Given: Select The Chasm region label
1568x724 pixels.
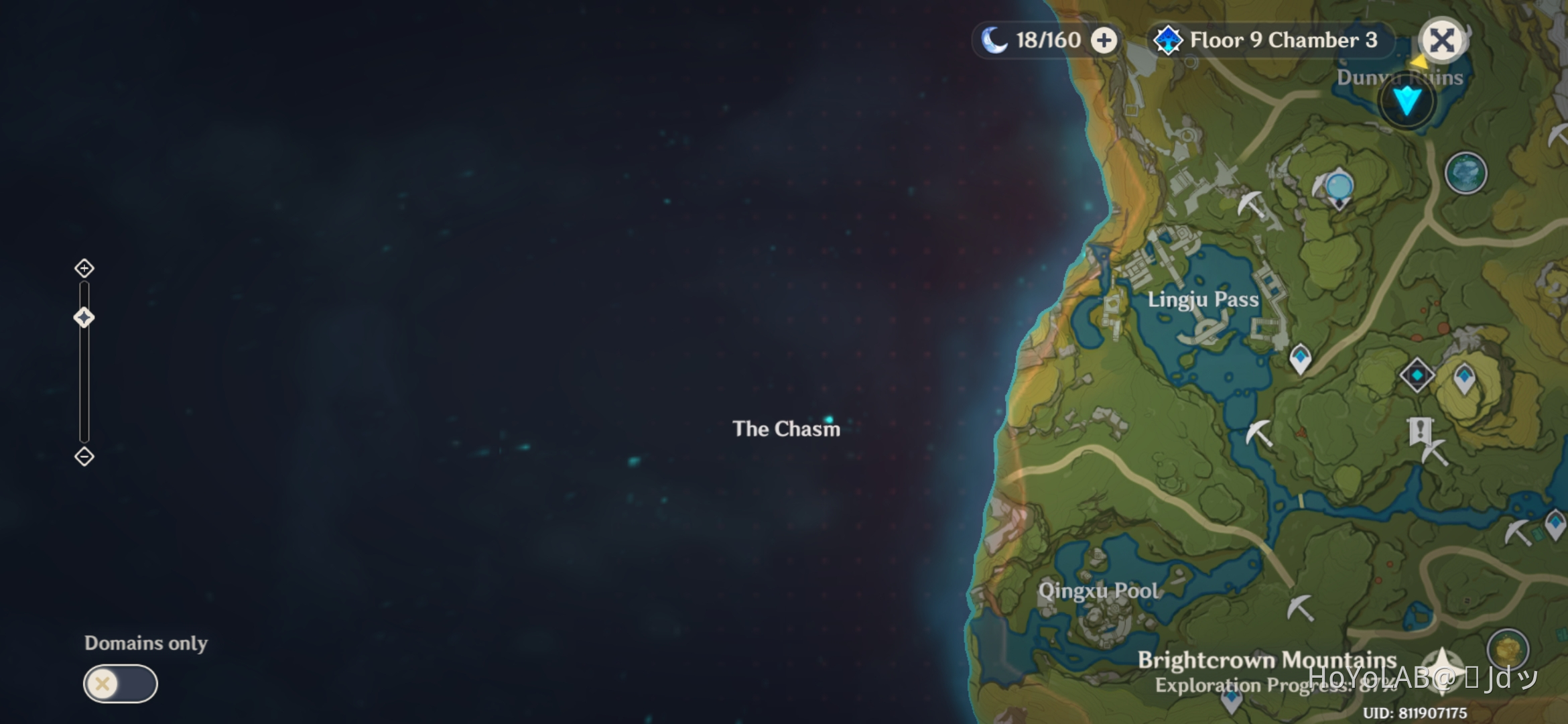Looking at the screenshot, I should tap(787, 429).
